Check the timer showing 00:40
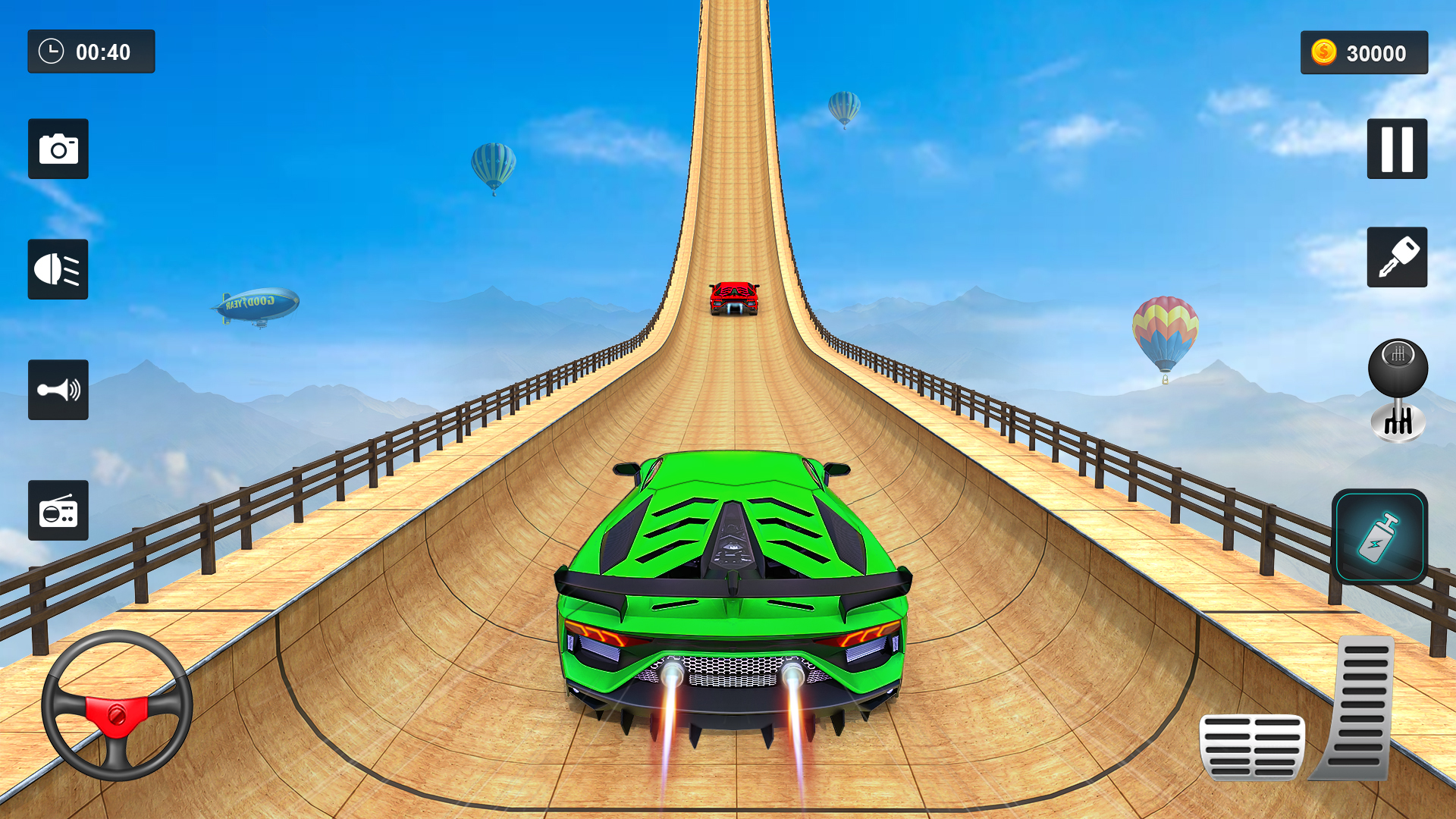Screen dimensions: 1456x819 pyautogui.click(x=91, y=52)
